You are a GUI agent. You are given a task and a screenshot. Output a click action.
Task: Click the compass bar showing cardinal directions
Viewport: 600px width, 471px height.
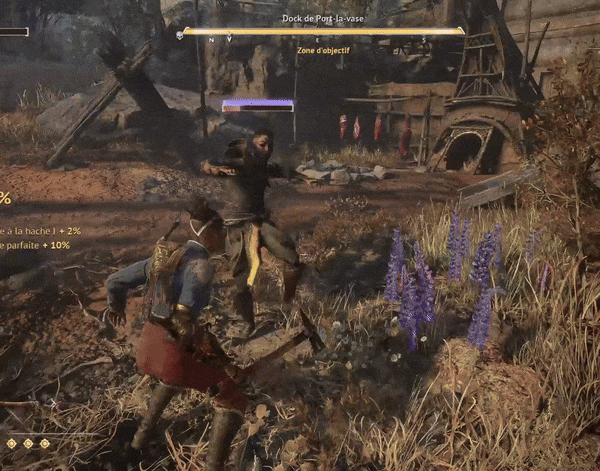click(322, 32)
